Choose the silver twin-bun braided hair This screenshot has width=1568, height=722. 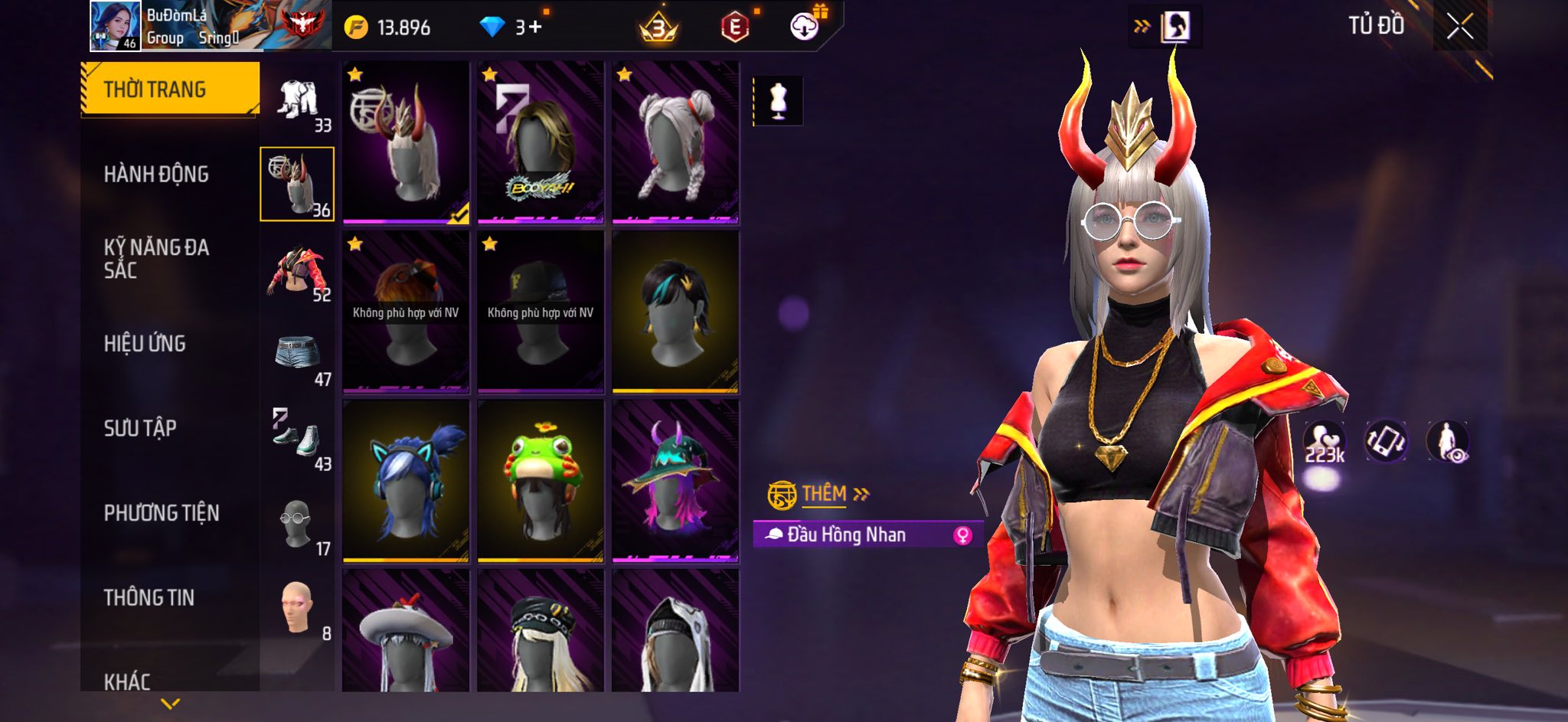pyautogui.click(x=675, y=143)
